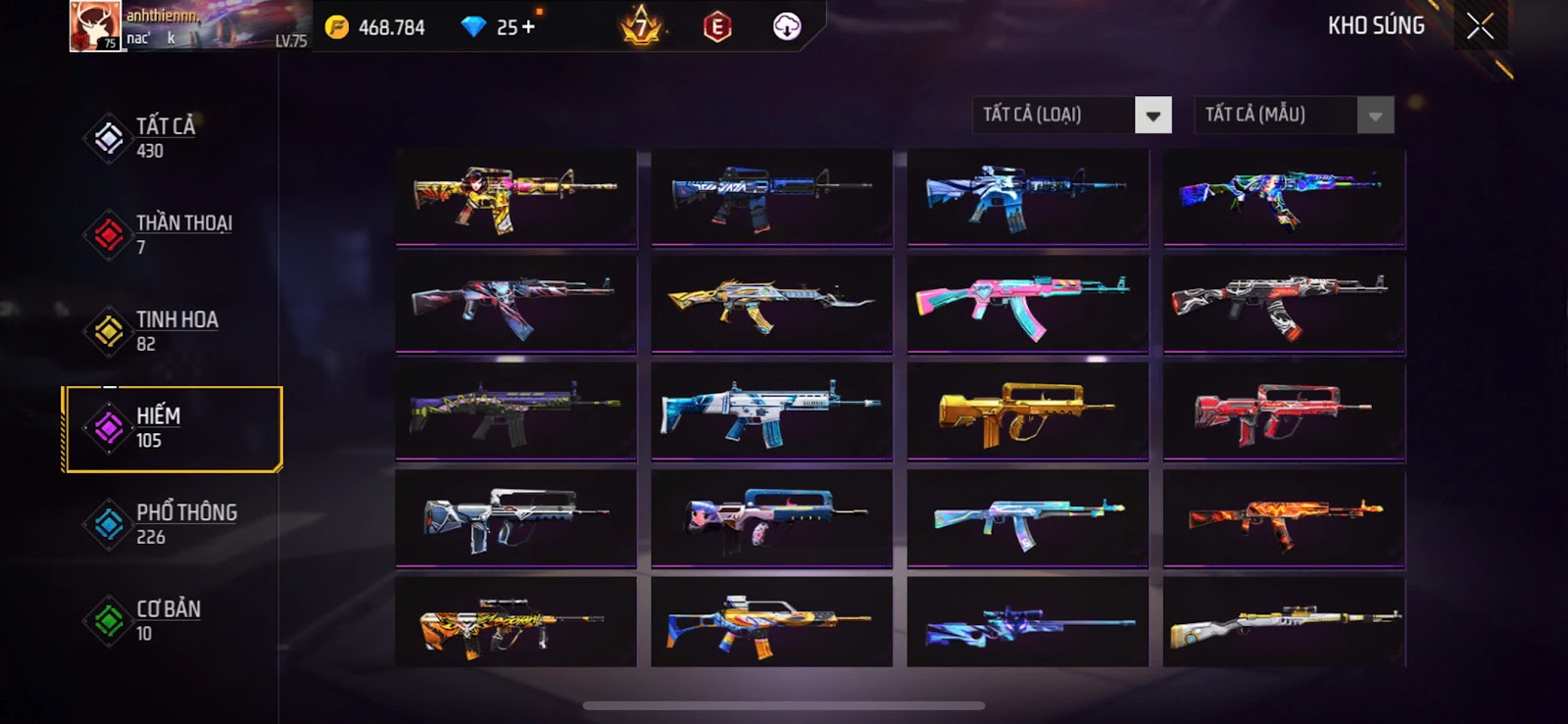Viewport: 1568px width, 724px height.
Task: Switch to the Tất Cả category
Action: pos(165,137)
